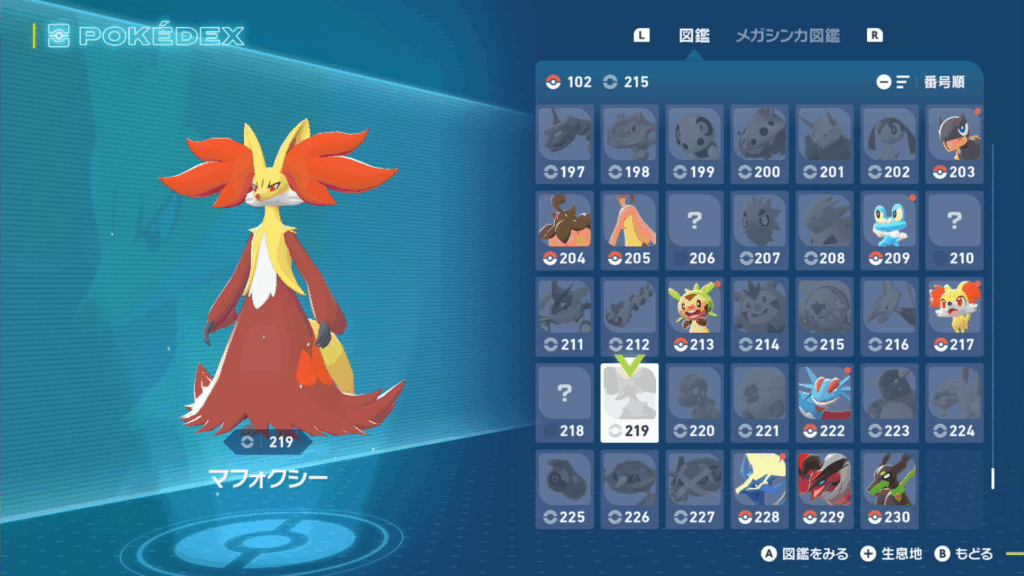Choose the Froakie tile numbered 209
The height and width of the screenshot is (576, 1024).
click(x=888, y=230)
